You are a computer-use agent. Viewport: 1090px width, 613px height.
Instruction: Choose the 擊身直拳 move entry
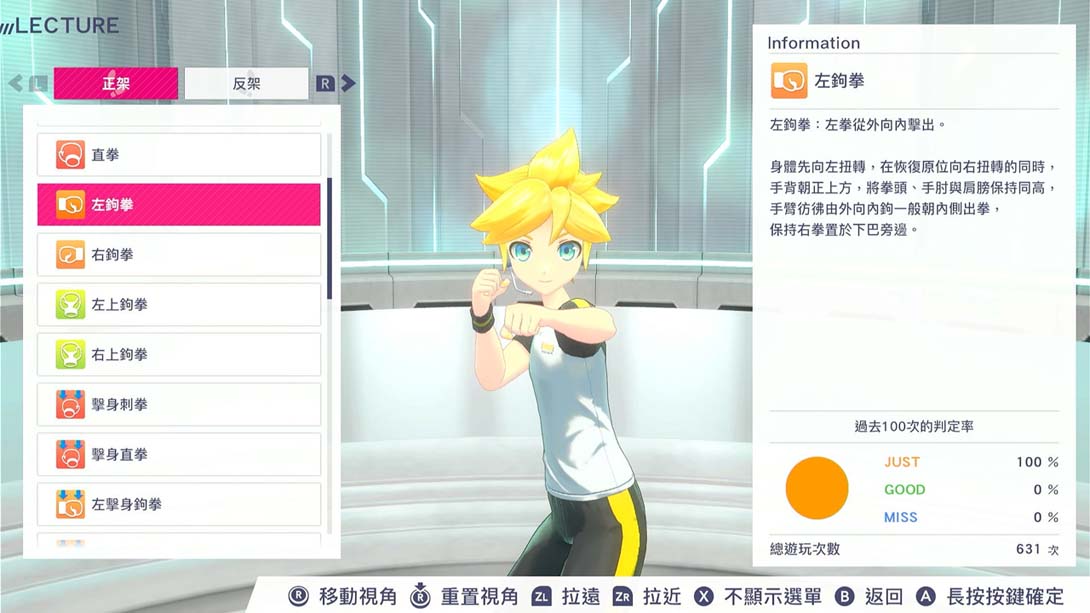pyautogui.click(x=179, y=455)
